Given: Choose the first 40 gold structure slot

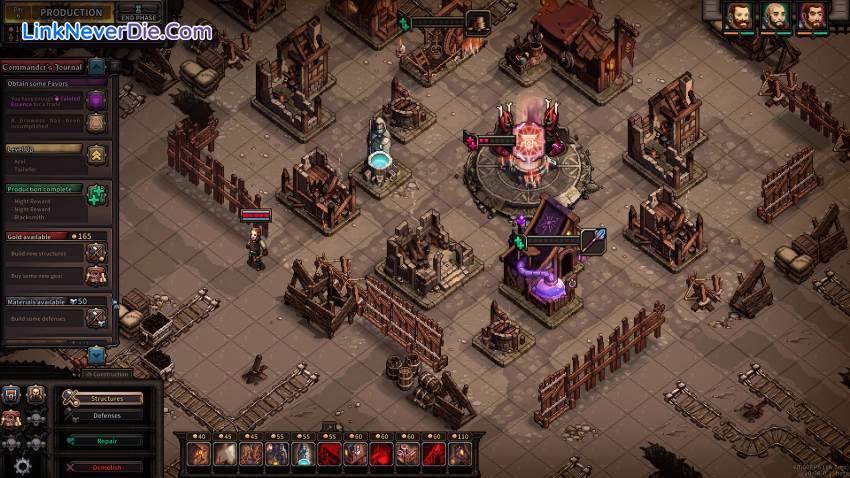Looking at the screenshot, I should point(198,455).
